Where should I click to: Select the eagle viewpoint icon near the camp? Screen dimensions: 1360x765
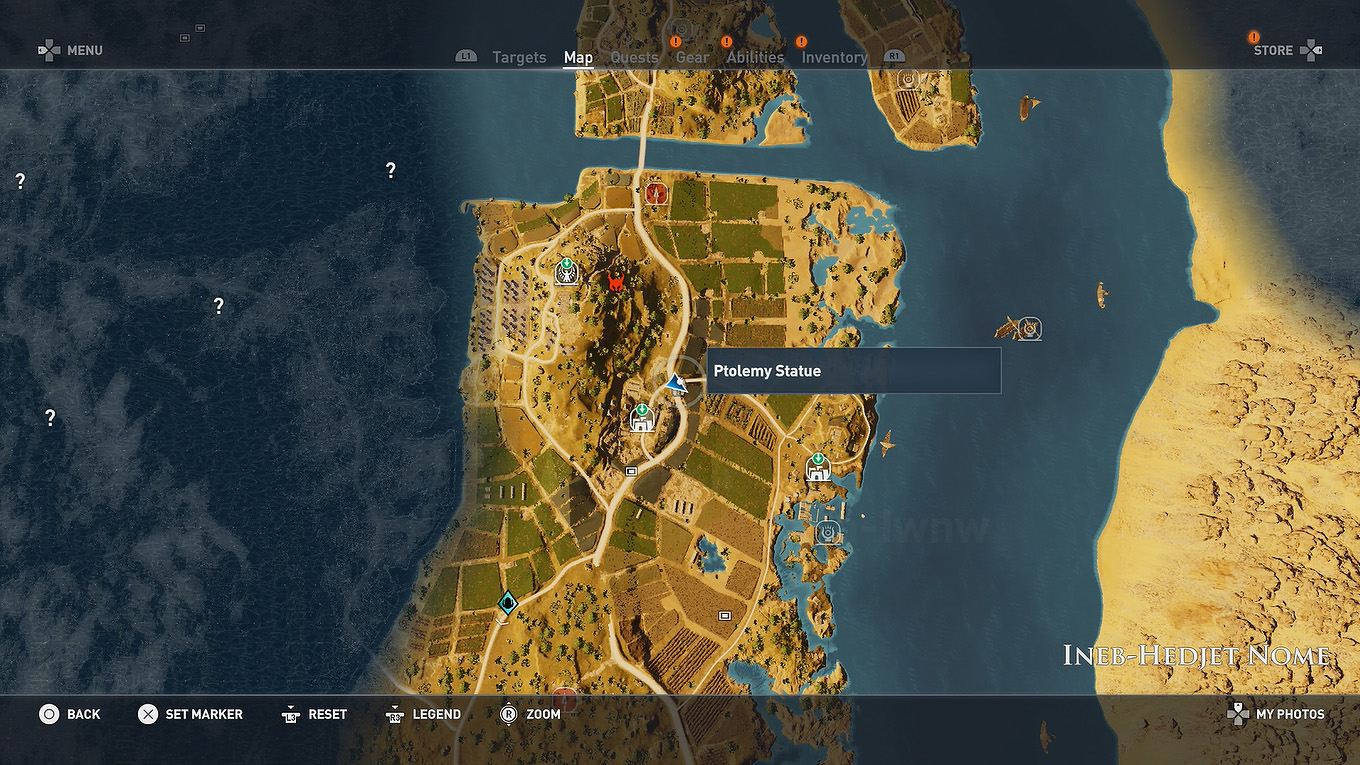pyautogui.click(x=565, y=270)
